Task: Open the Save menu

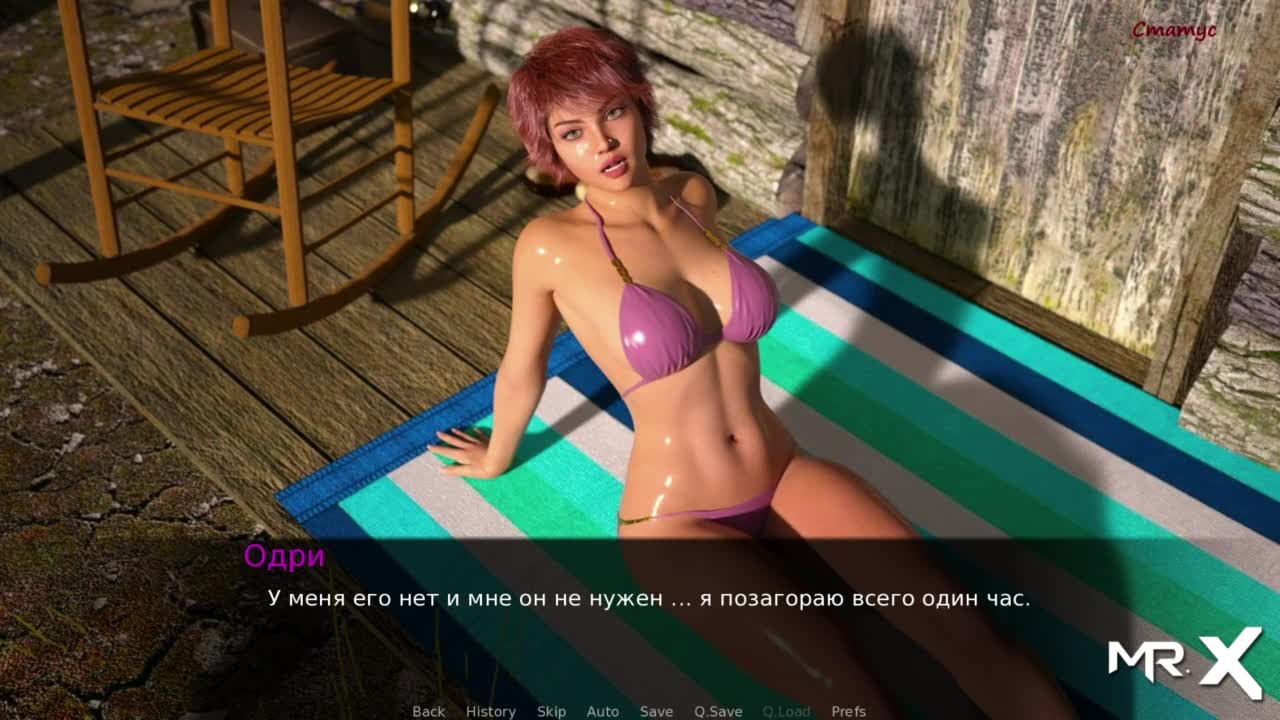Action: click(656, 711)
